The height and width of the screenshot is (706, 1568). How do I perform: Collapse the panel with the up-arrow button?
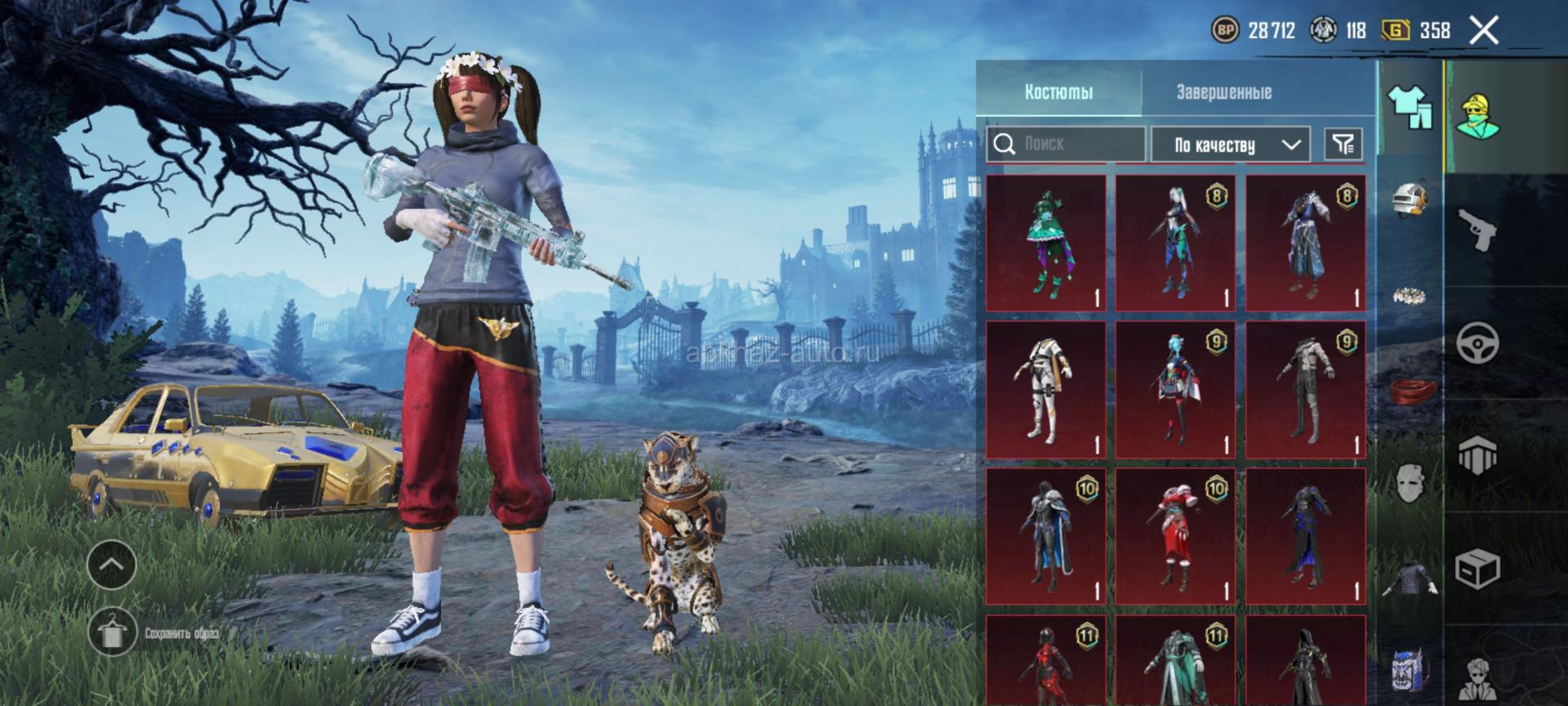[x=112, y=565]
